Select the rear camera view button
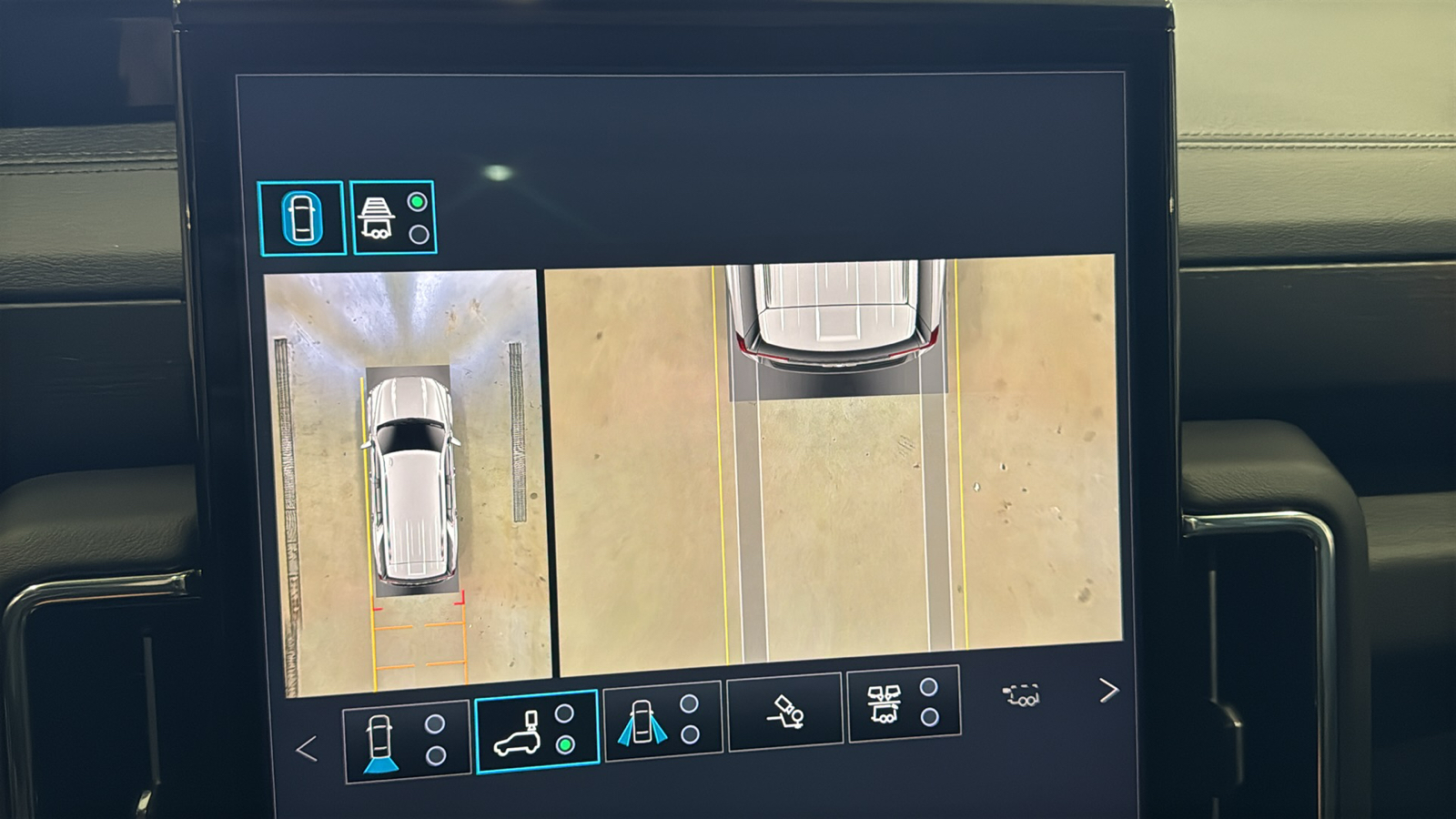Image resolution: width=1456 pixels, height=819 pixels. pyautogui.click(x=406, y=741)
